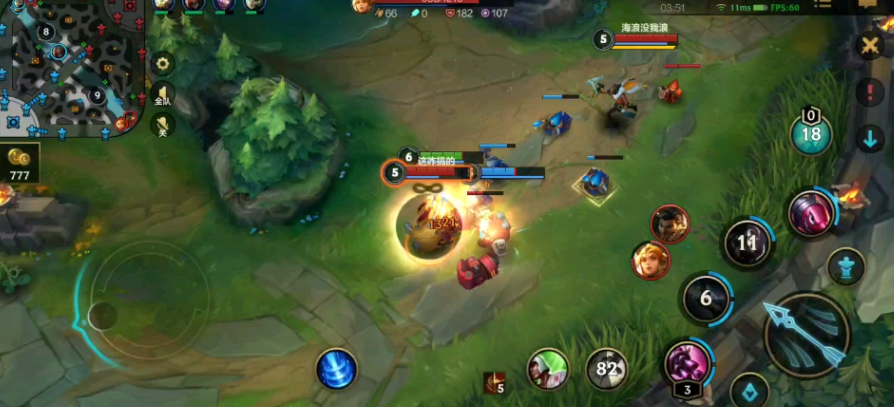Viewport: 894px width, 407px height.
Task: Toggle the microphone button labeled 关
Action: pos(160,125)
